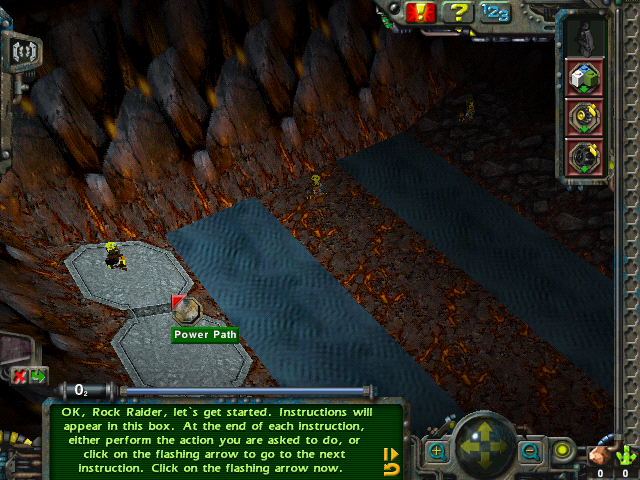This screenshot has height=480, width=640.
Task: Click the flashing arrow to continue instructions
Action: click(391, 454)
